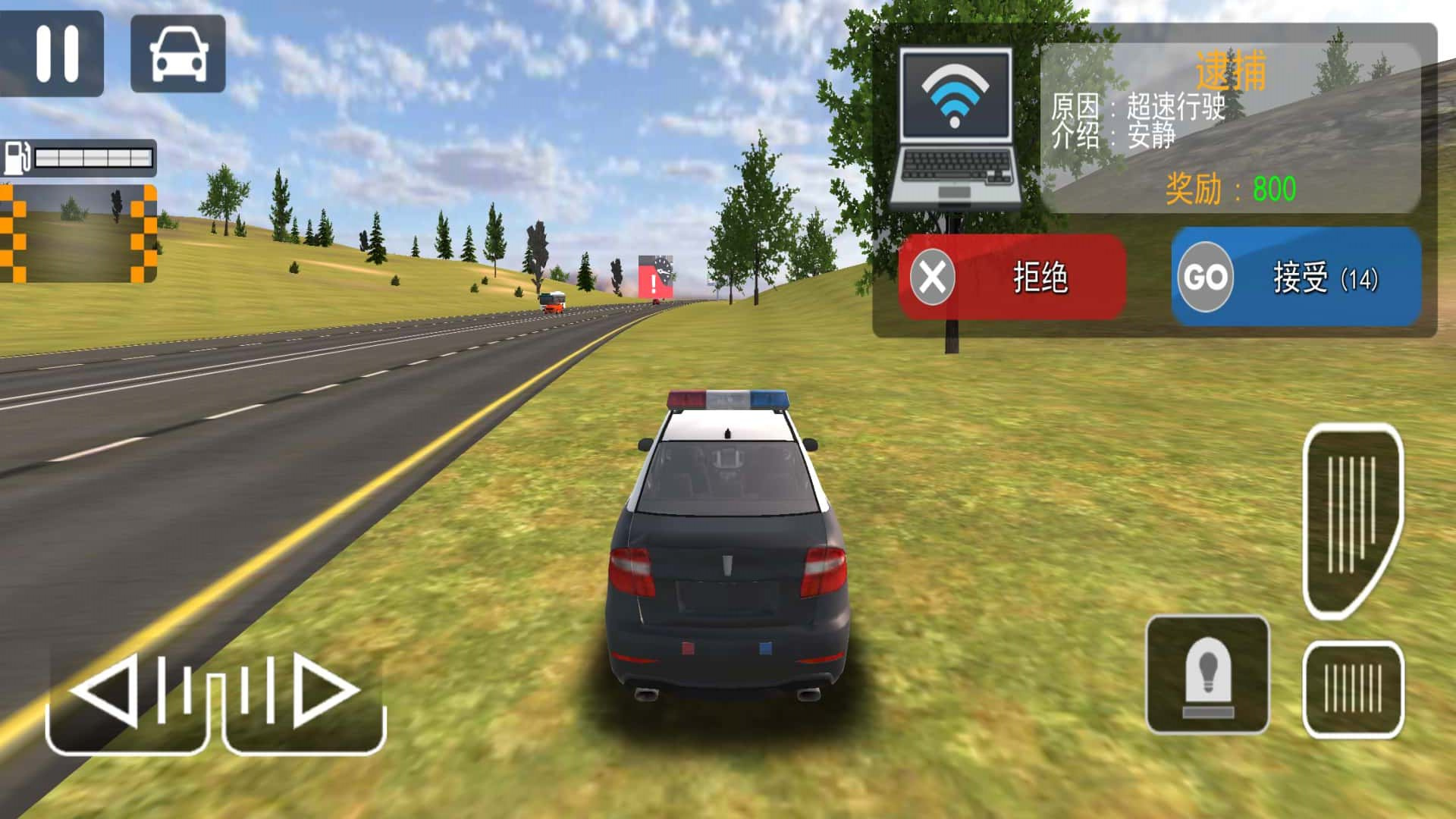Screen dimensions: 1456x819
Task: Reject the arrest mission (拒绝)
Action: (x=1012, y=278)
